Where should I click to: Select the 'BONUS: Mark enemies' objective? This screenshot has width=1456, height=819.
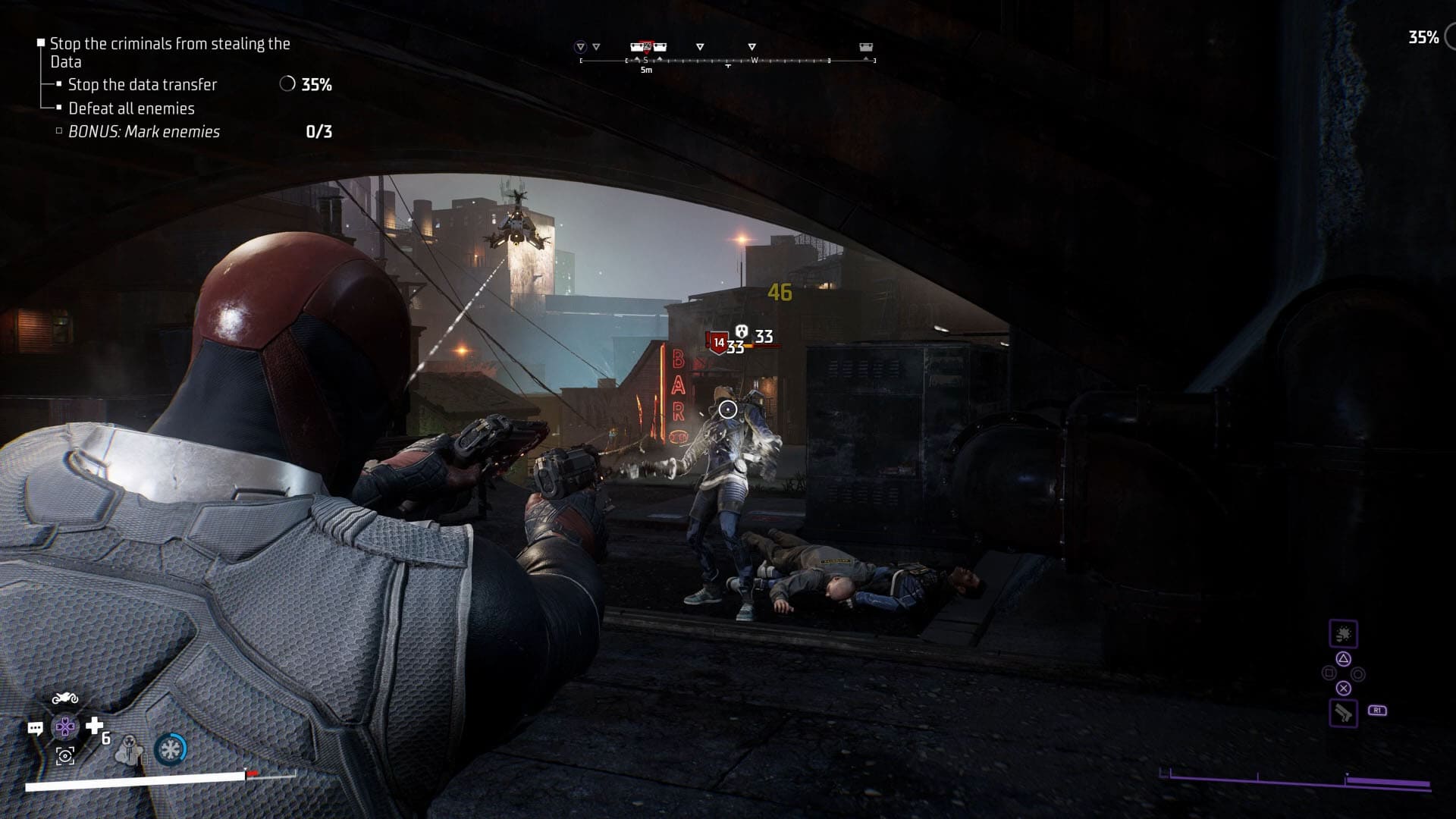point(144,132)
